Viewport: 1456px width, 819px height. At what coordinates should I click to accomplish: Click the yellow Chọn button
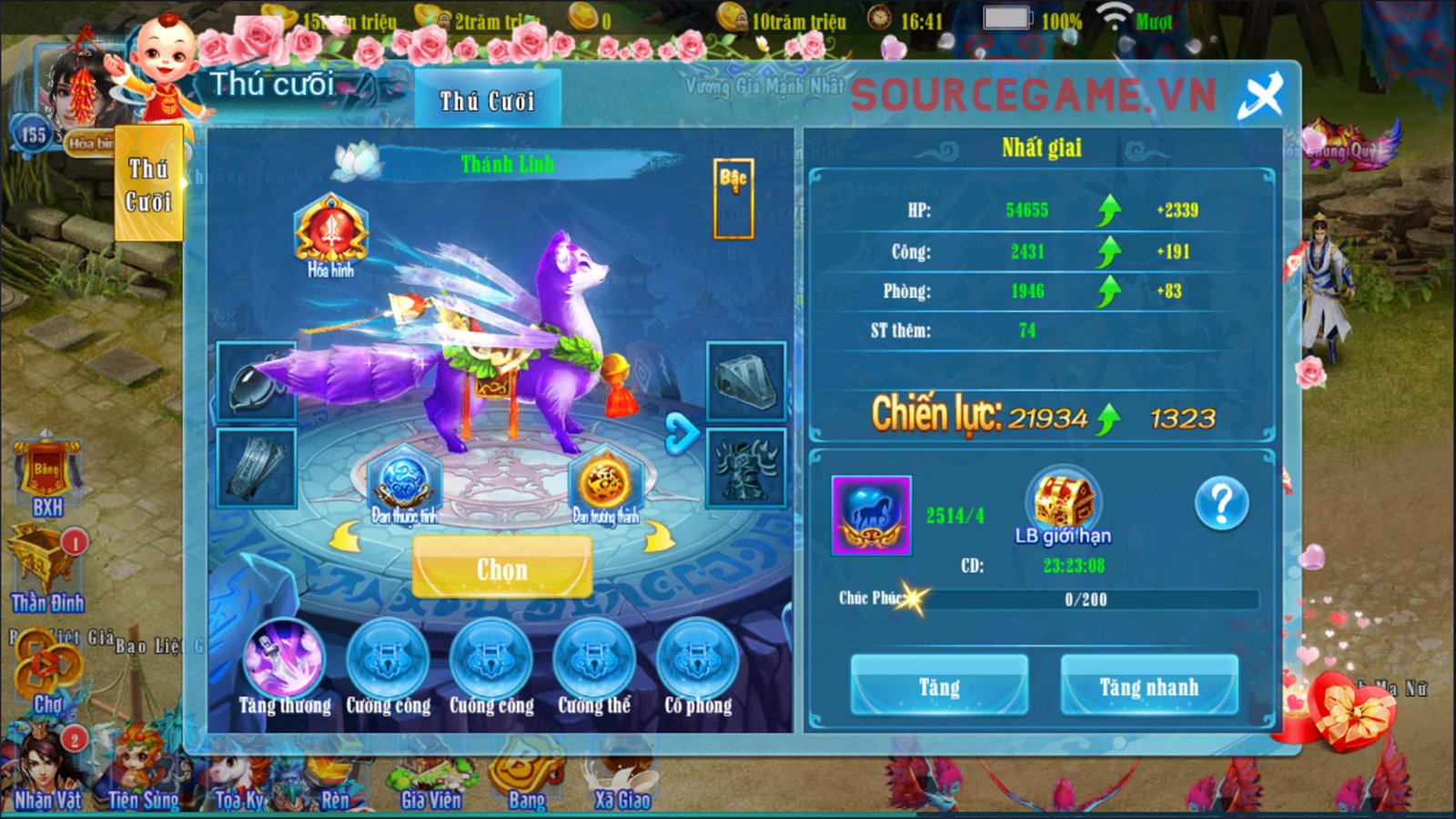pos(502,569)
